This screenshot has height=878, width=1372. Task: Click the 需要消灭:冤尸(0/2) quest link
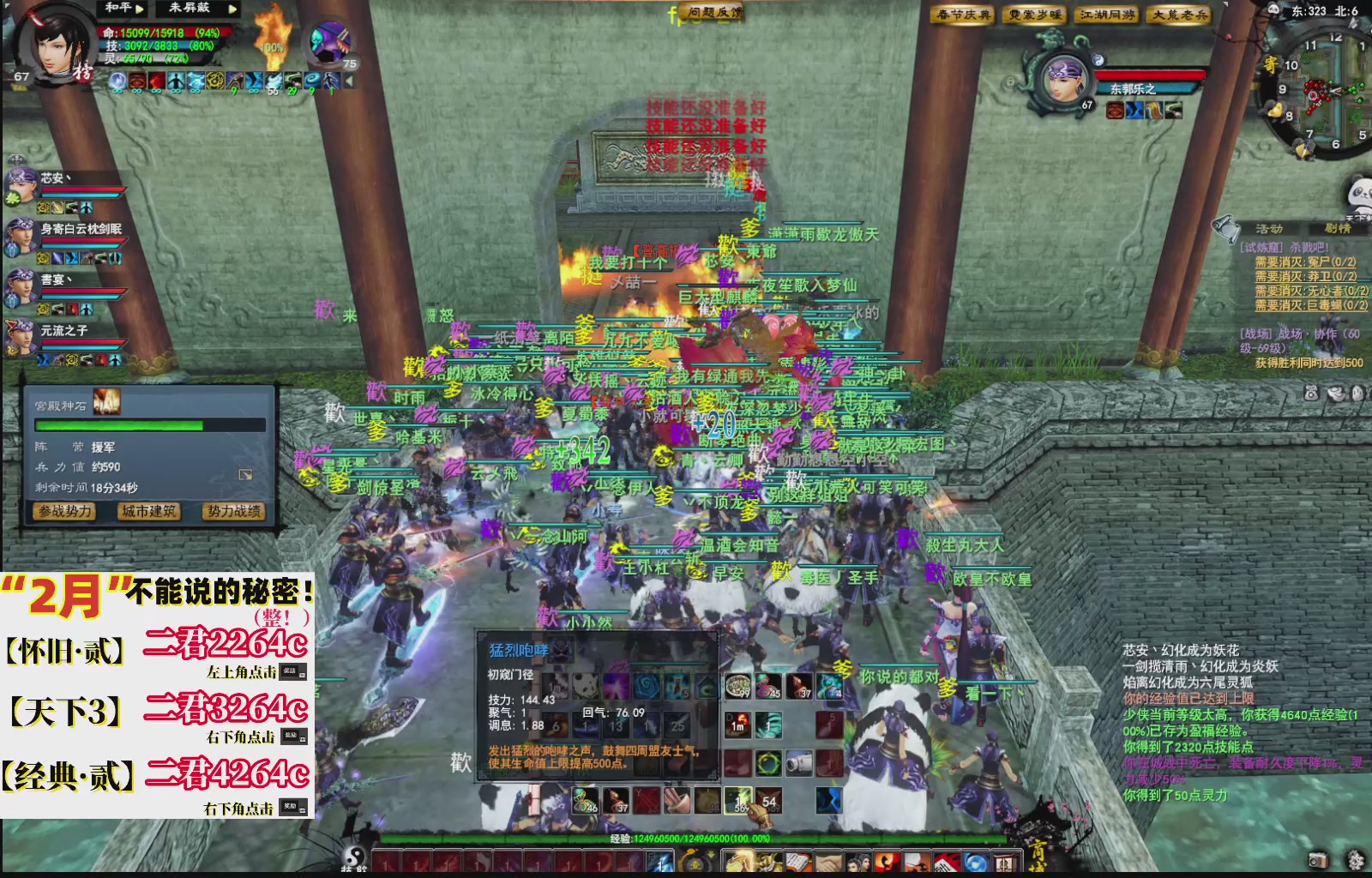1306,263
